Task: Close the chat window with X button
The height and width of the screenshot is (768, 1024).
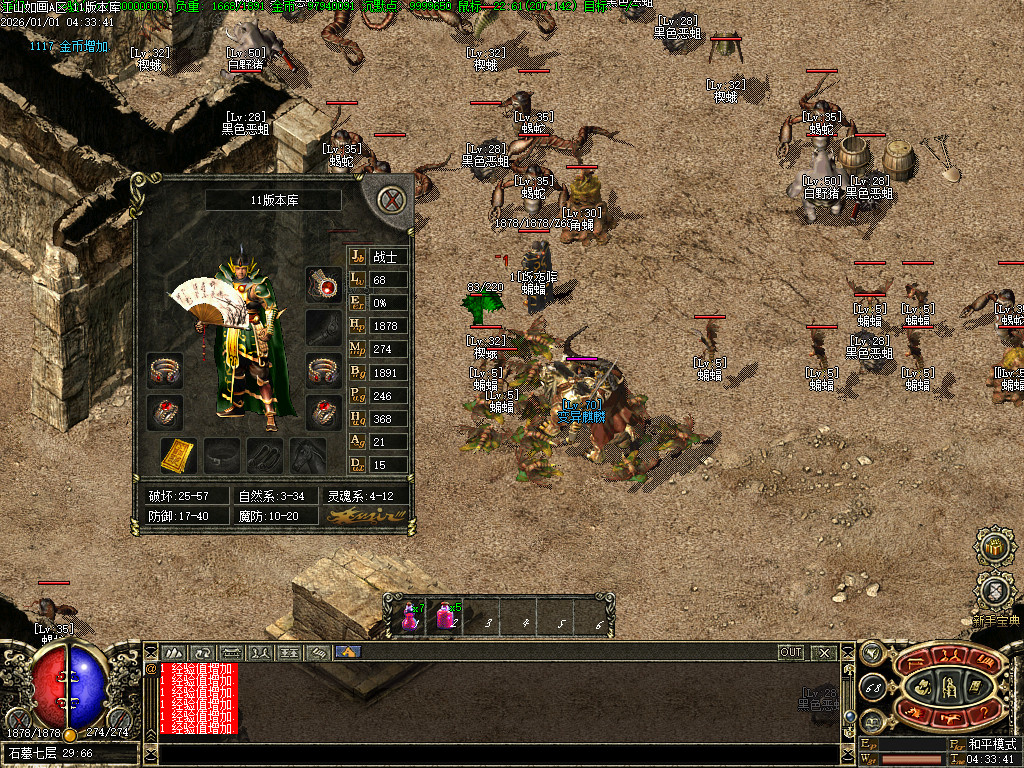Action: point(824,652)
